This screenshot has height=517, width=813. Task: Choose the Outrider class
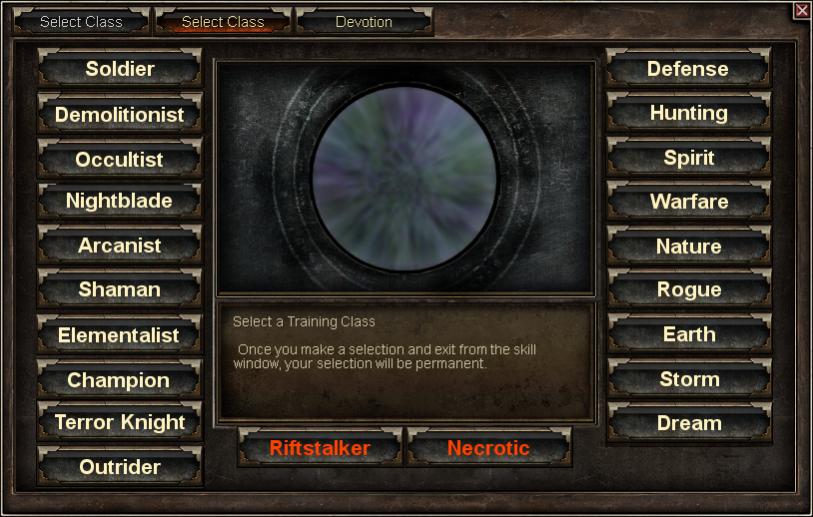coord(120,467)
